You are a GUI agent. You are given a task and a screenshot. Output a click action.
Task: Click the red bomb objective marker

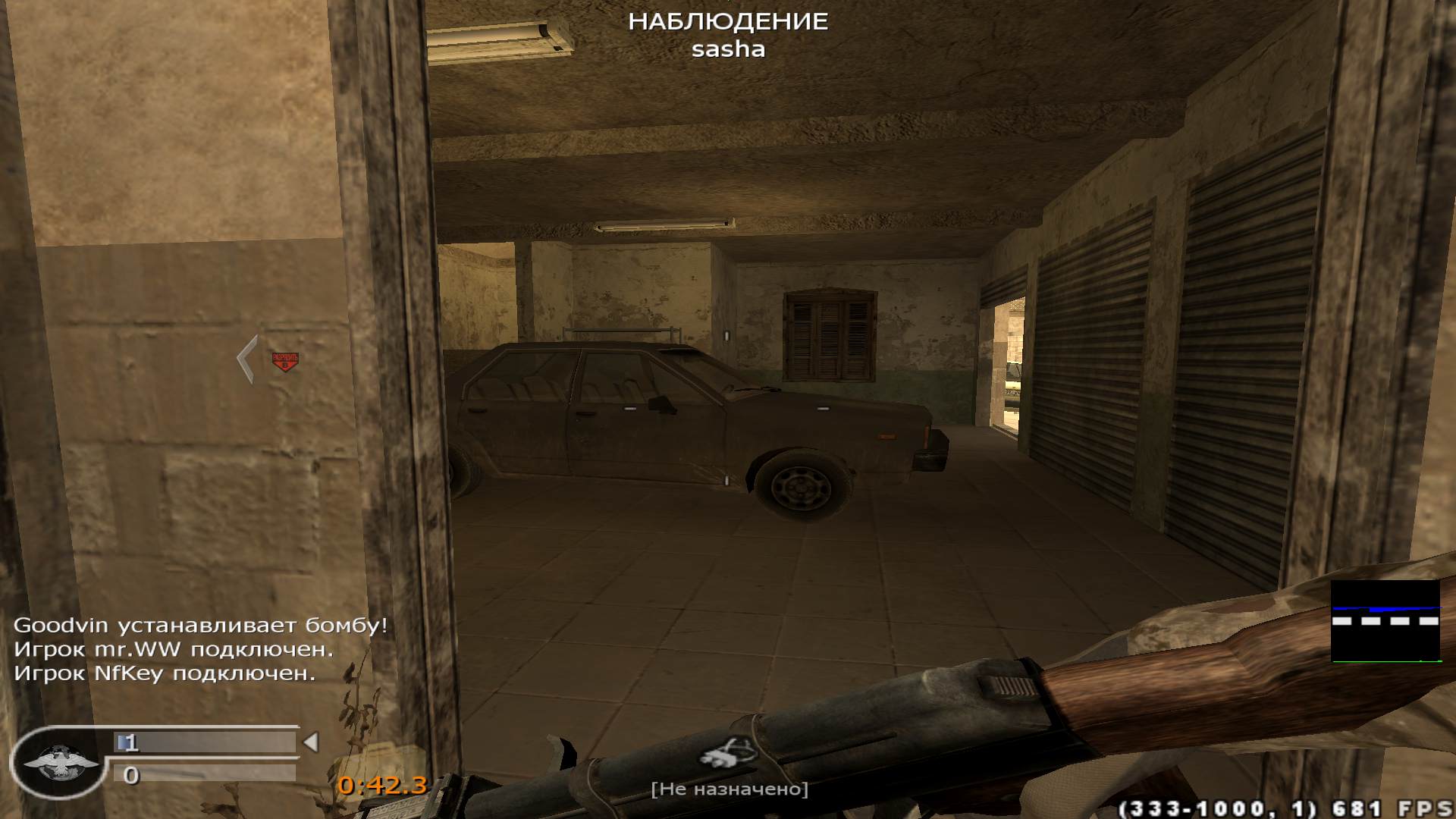tap(285, 361)
